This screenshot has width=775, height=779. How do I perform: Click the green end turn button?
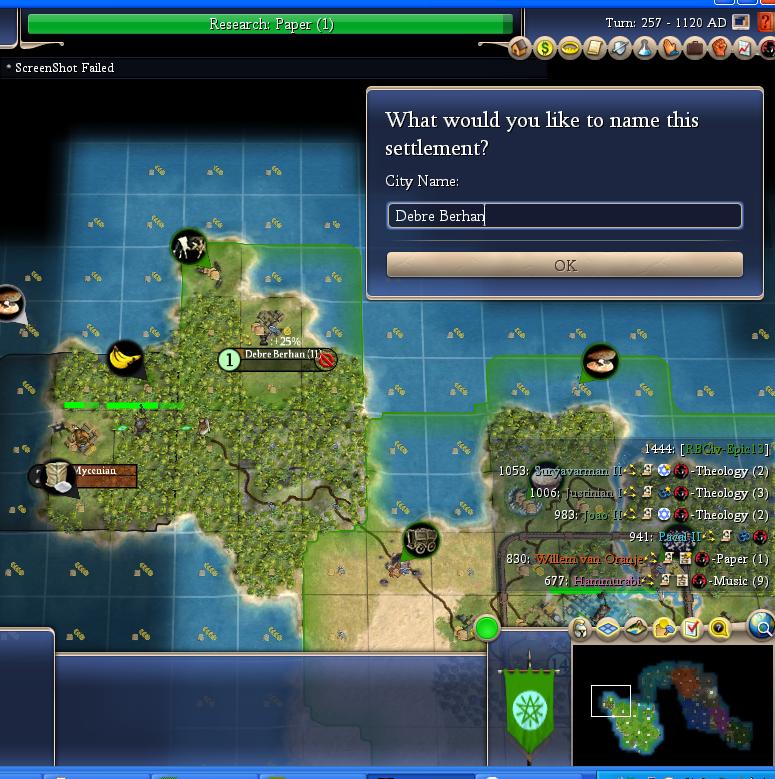tap(487, 628)
